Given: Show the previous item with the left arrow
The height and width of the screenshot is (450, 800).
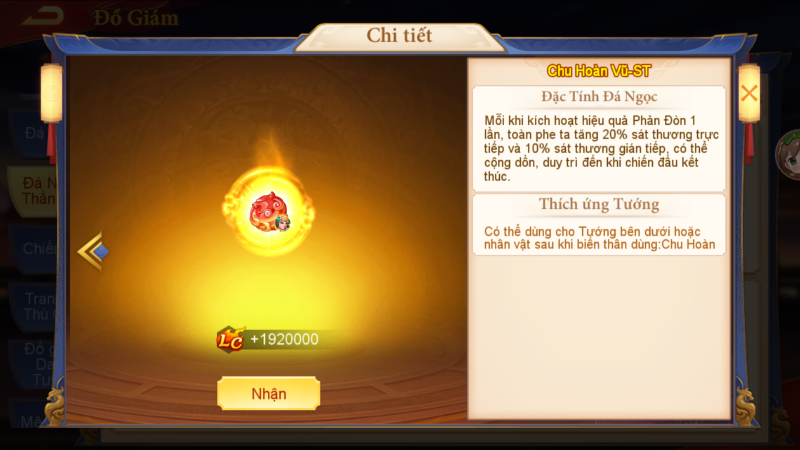Looking at the screenshot, I should (x=92, y=251).
